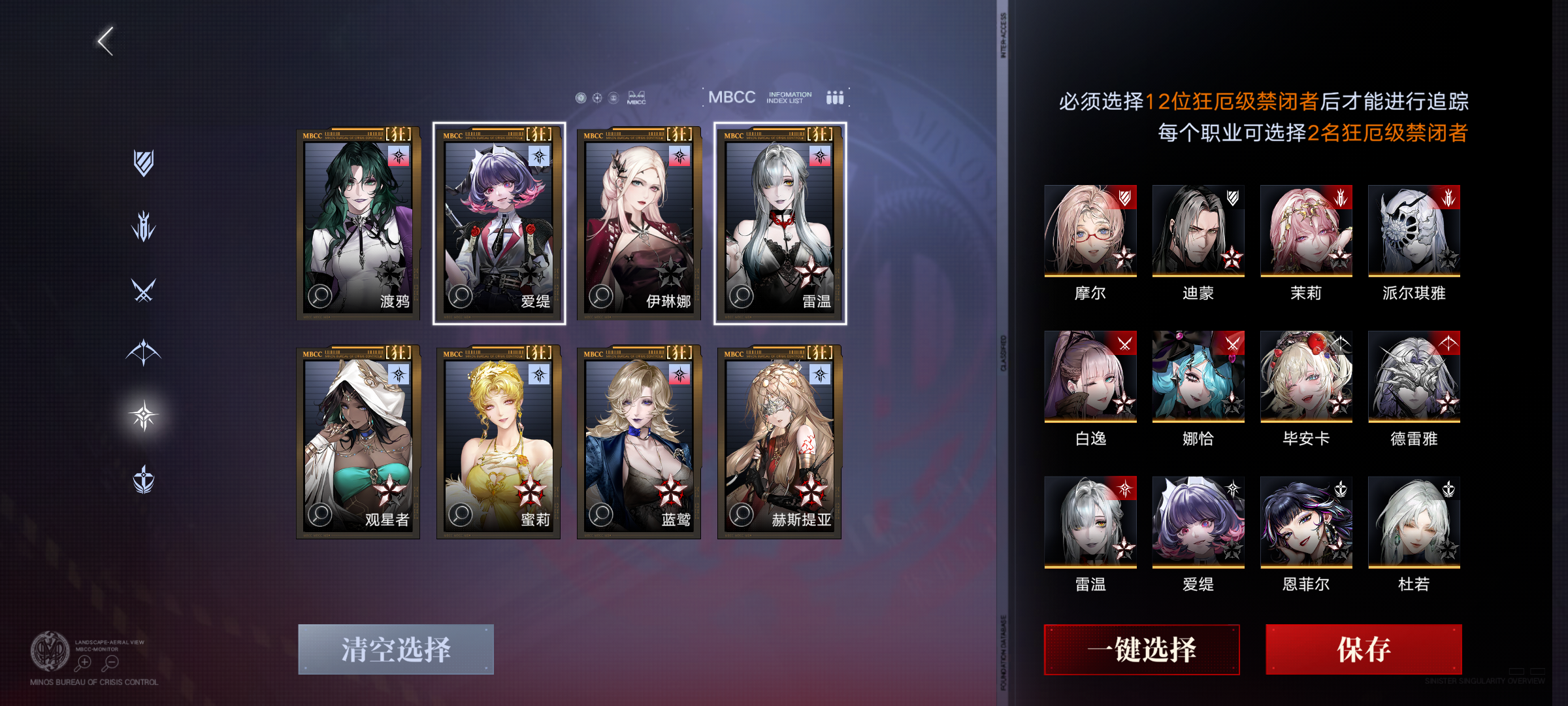Click the three-person roster icon near INDEX LIST
This screenshot has height=706, width=1568.
click(834, 97)
